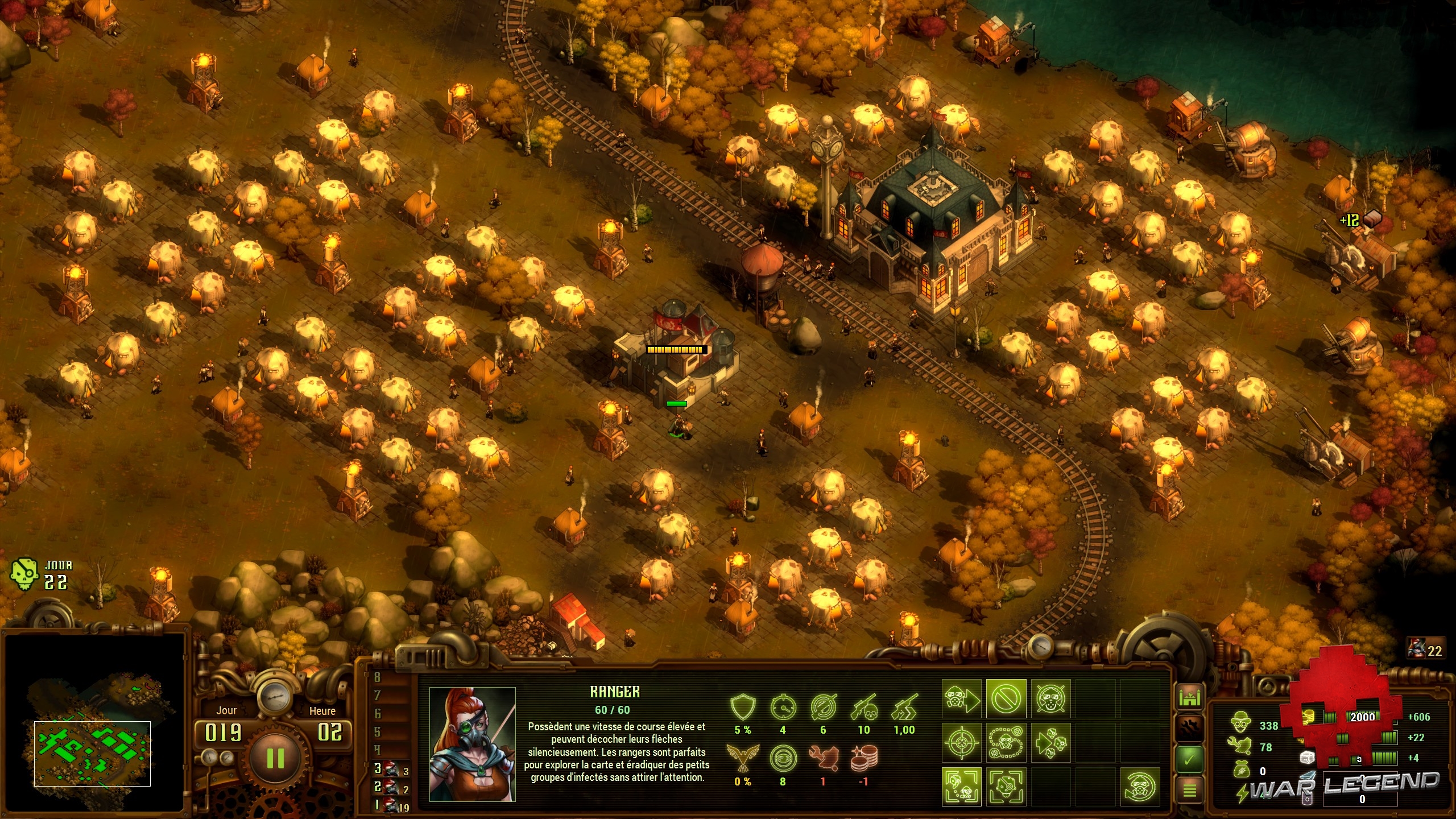The image size is (1456, 819).
Task: Click the Ranger portrait
Action: (472, 744)
